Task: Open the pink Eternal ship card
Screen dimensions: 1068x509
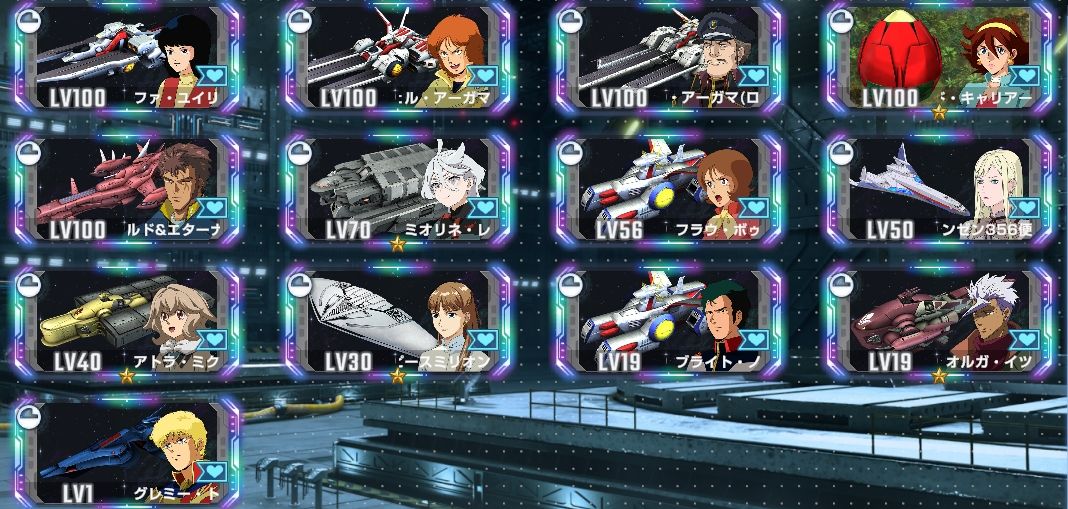Action: coord(127,188)
